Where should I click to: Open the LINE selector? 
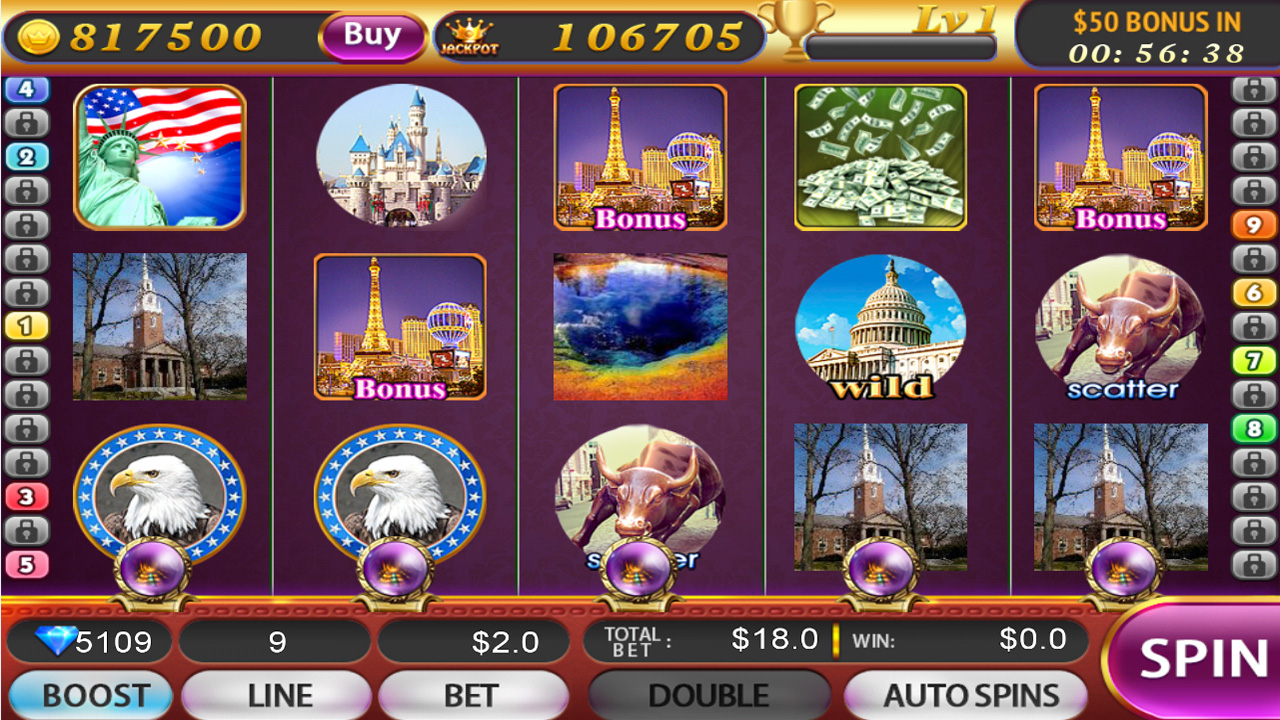pyautogui.click(x=277, y=693)
